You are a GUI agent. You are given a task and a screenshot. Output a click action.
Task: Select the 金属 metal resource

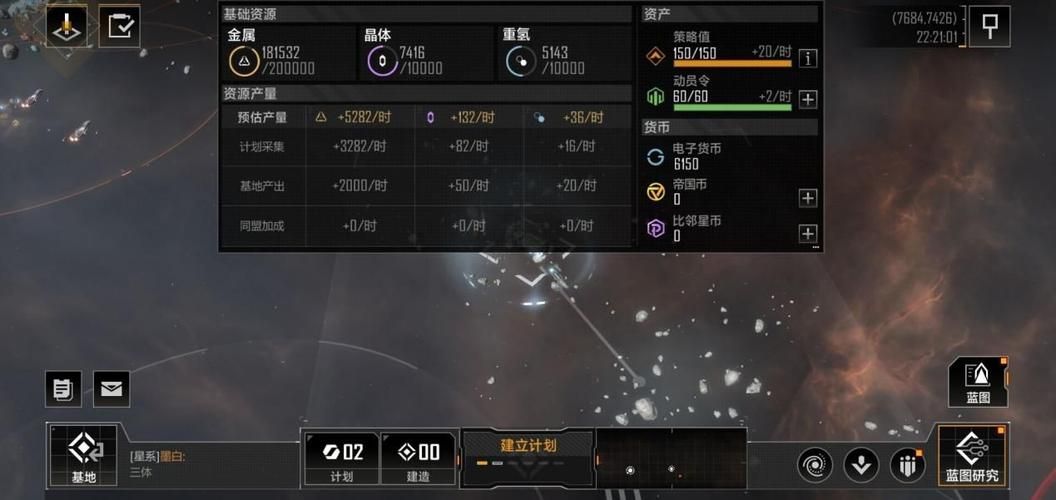(243, 61)
